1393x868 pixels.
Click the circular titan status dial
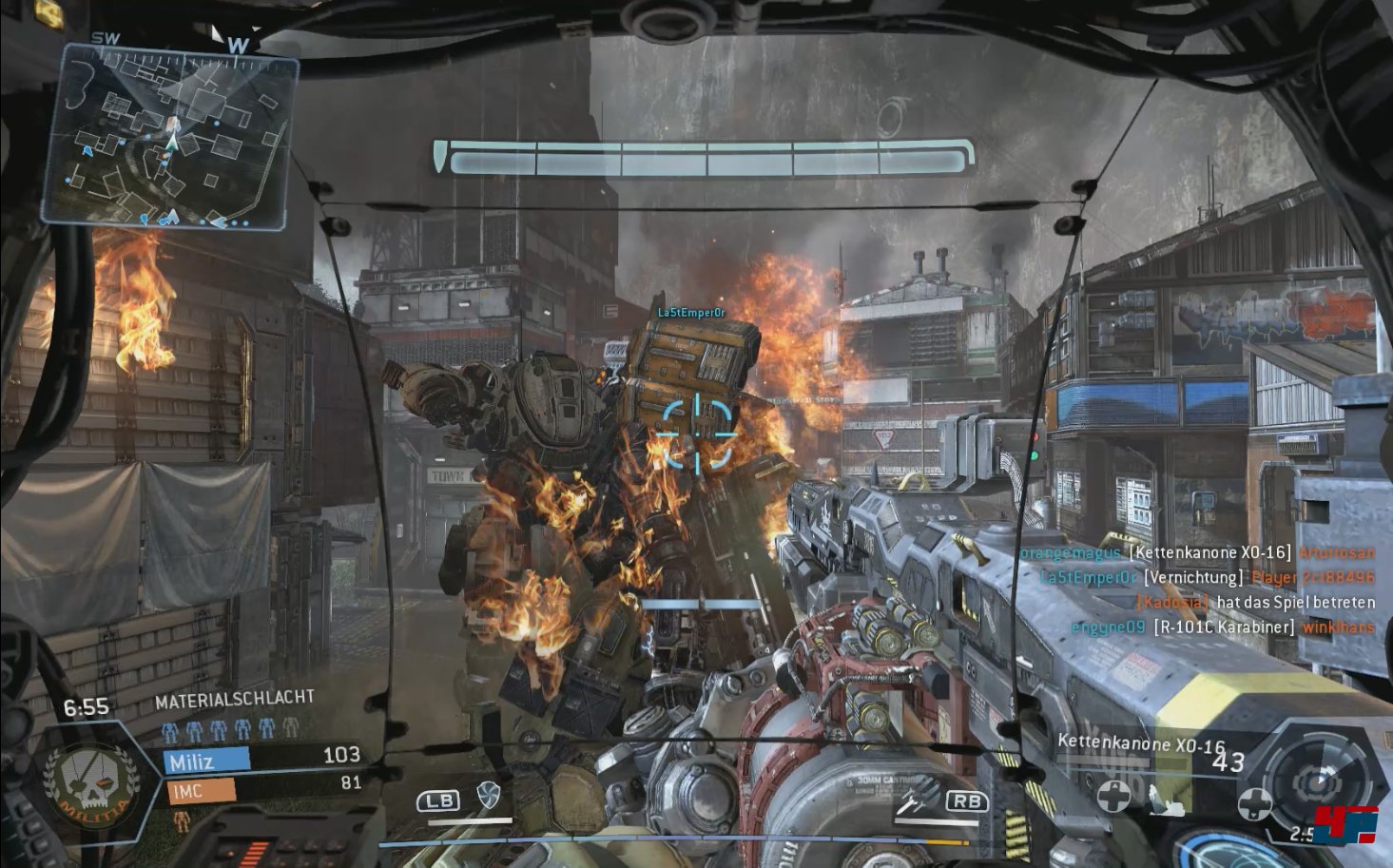click(x=1318, y=781)
